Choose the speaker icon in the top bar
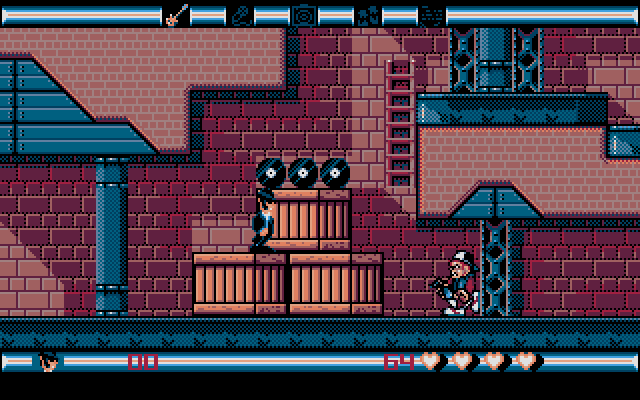The width and height of the screenshot is (640, 400). (x=303, y=14)
